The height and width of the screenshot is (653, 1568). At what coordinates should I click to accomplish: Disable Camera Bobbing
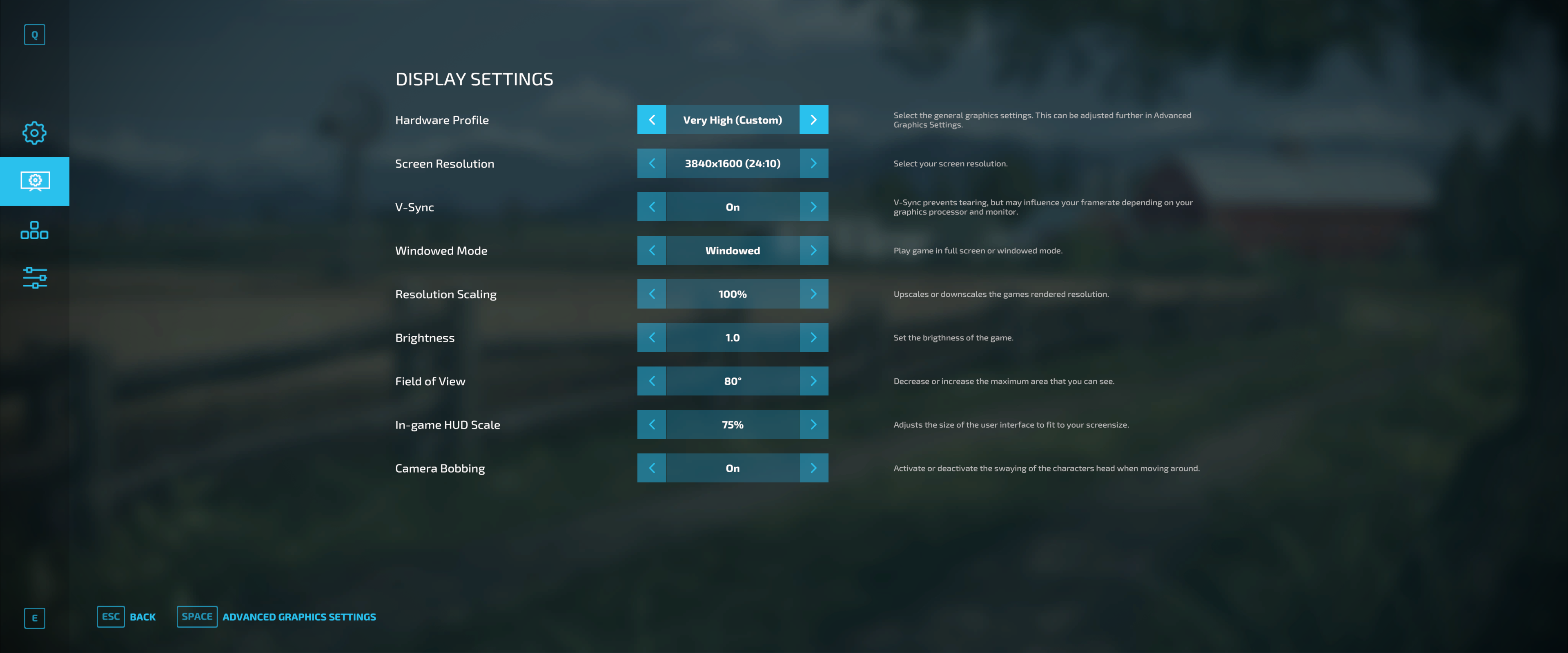815,468
